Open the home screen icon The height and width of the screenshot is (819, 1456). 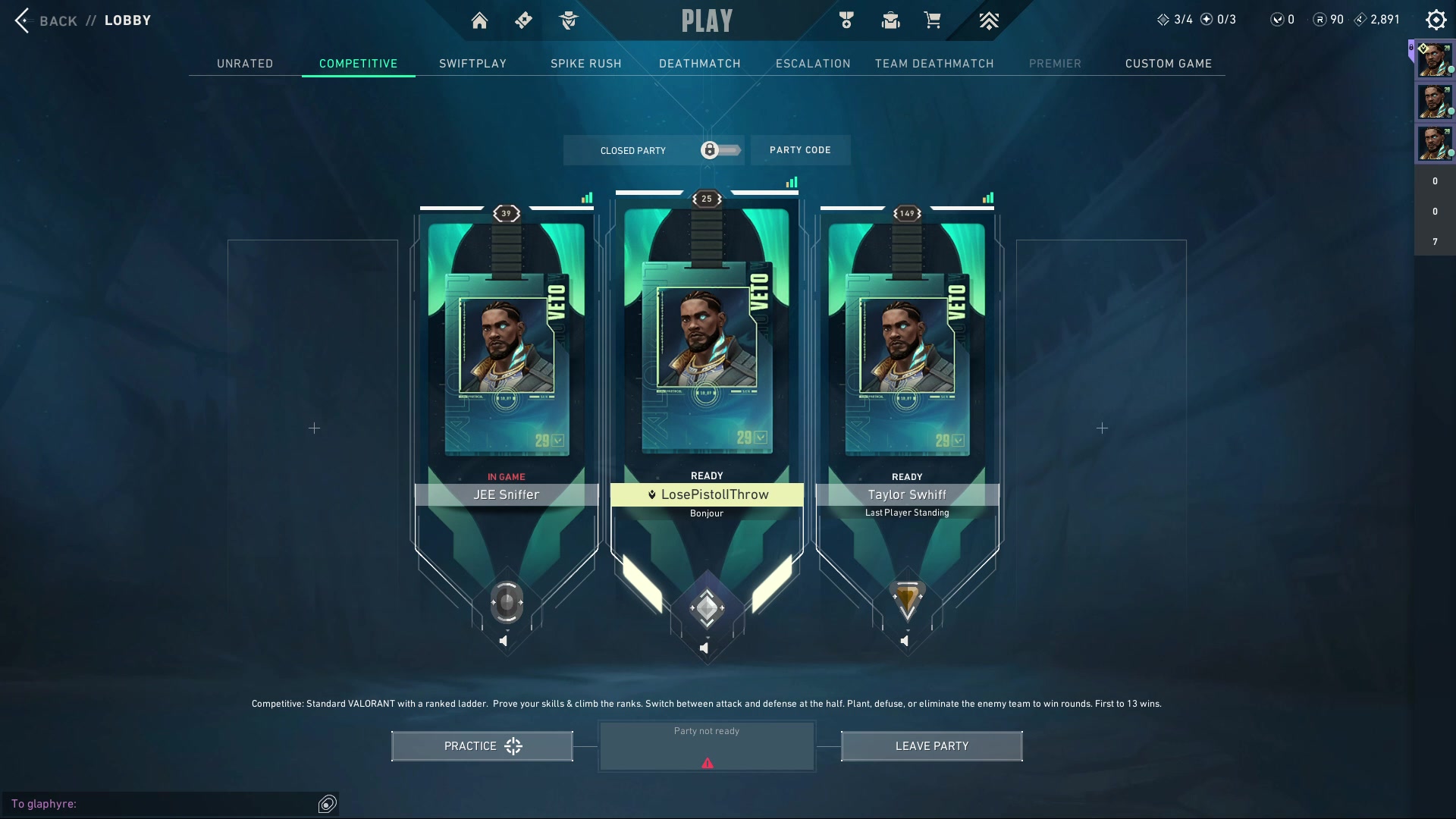coord(479,20)
